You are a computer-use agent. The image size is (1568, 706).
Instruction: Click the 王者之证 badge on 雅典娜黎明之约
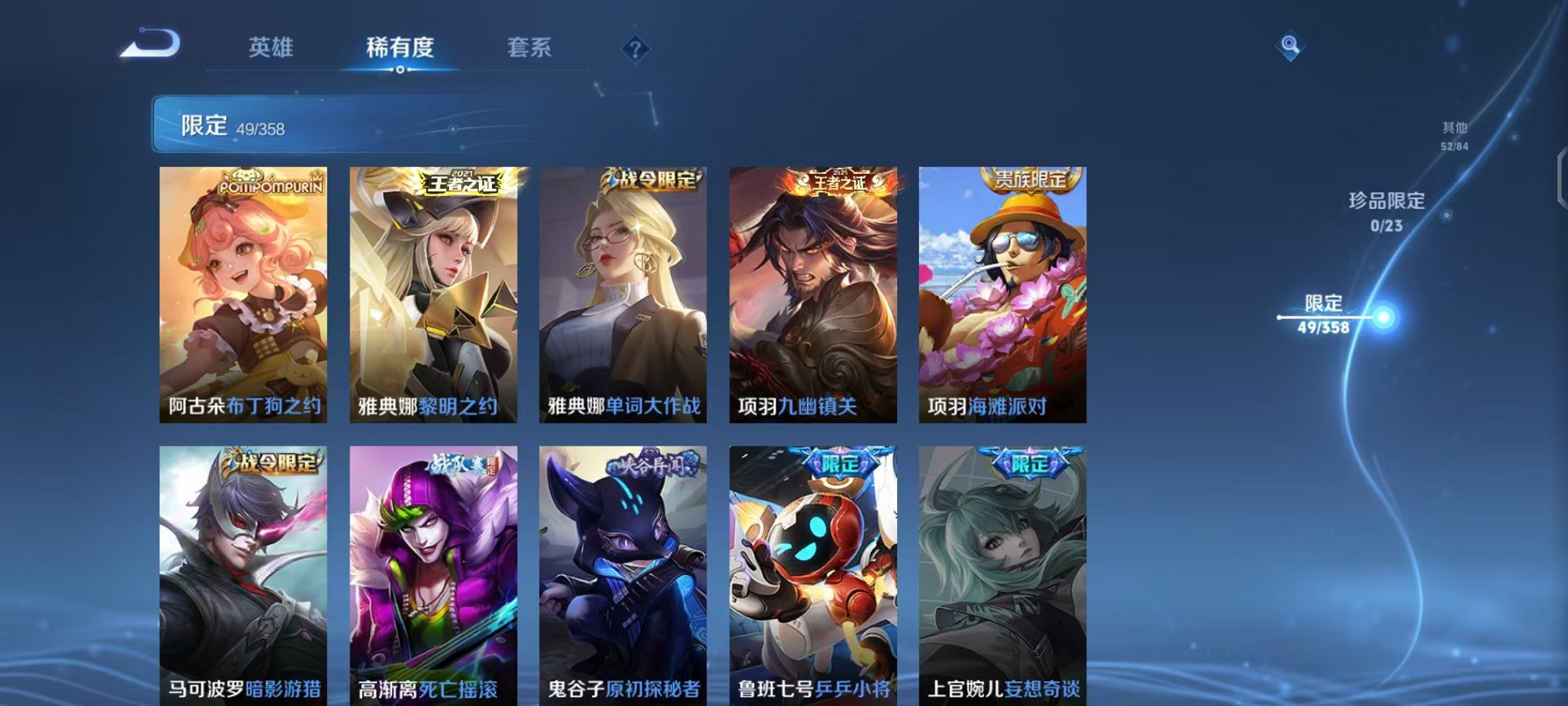tap(461, 185)
